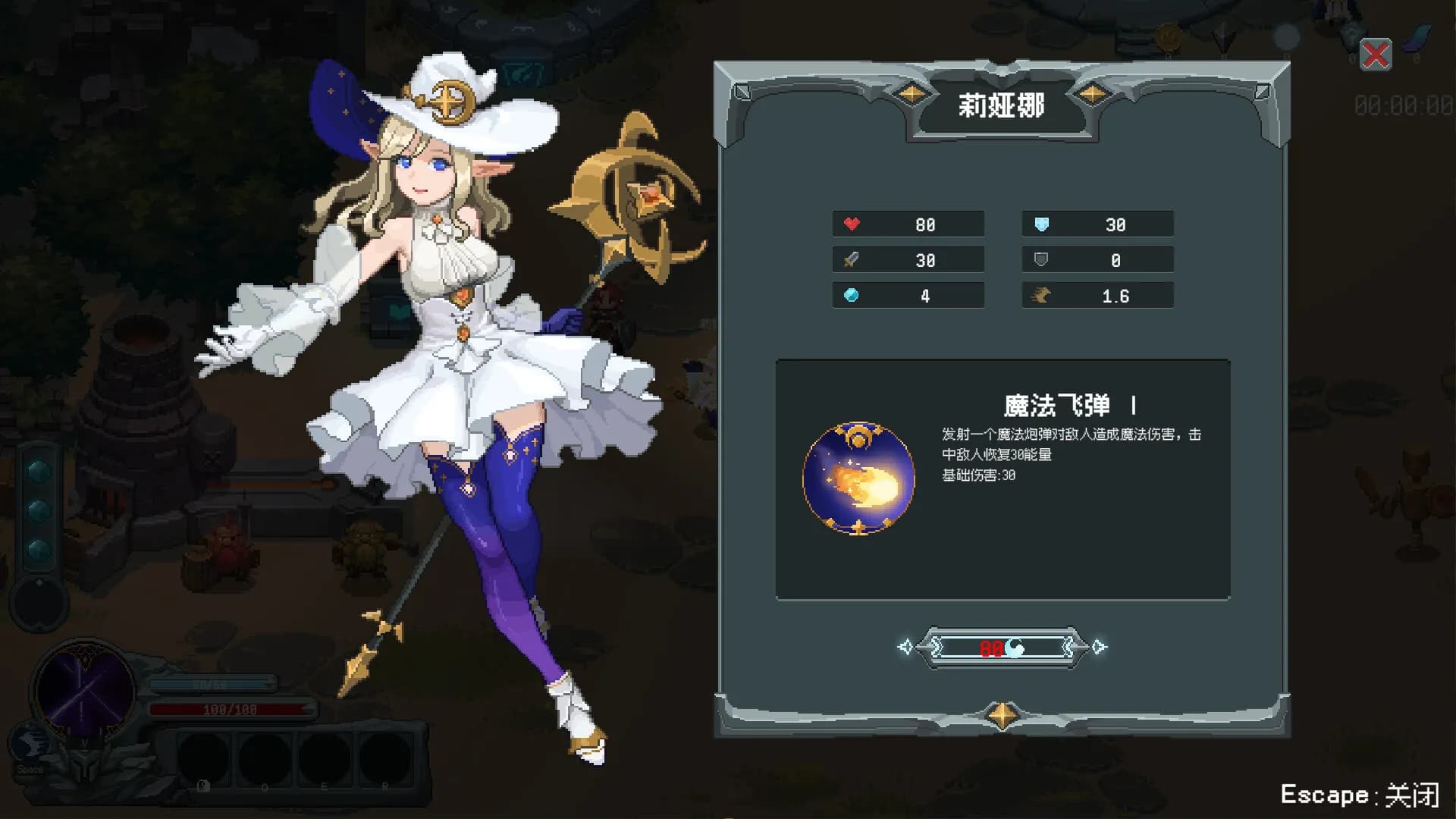
Task: Select the sword attack stat icon
Action: tap(852, 259)
